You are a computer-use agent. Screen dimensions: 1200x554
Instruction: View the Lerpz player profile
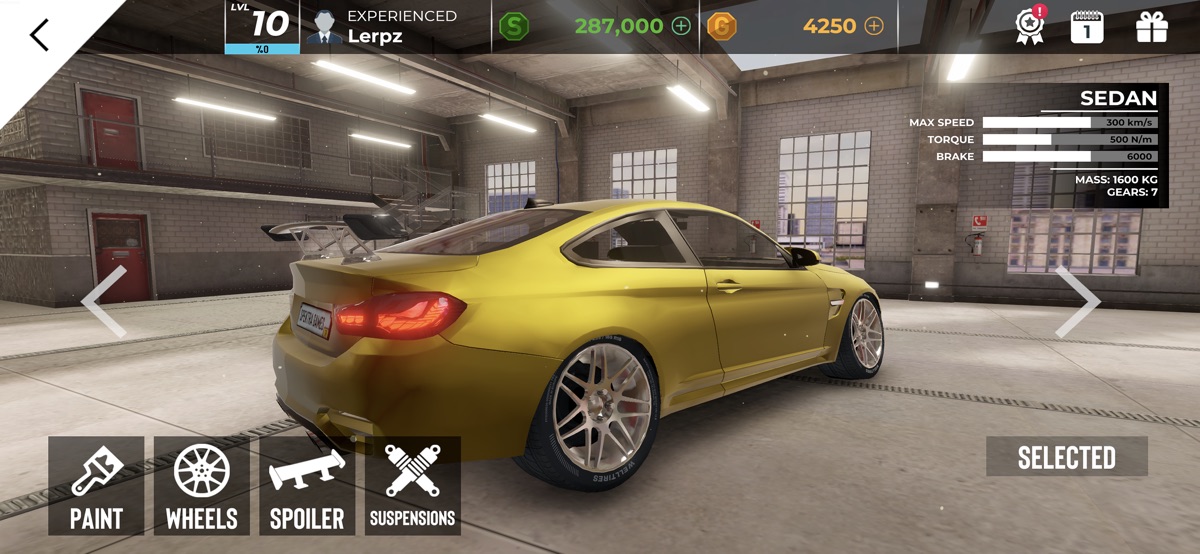(x=380, y=27)
